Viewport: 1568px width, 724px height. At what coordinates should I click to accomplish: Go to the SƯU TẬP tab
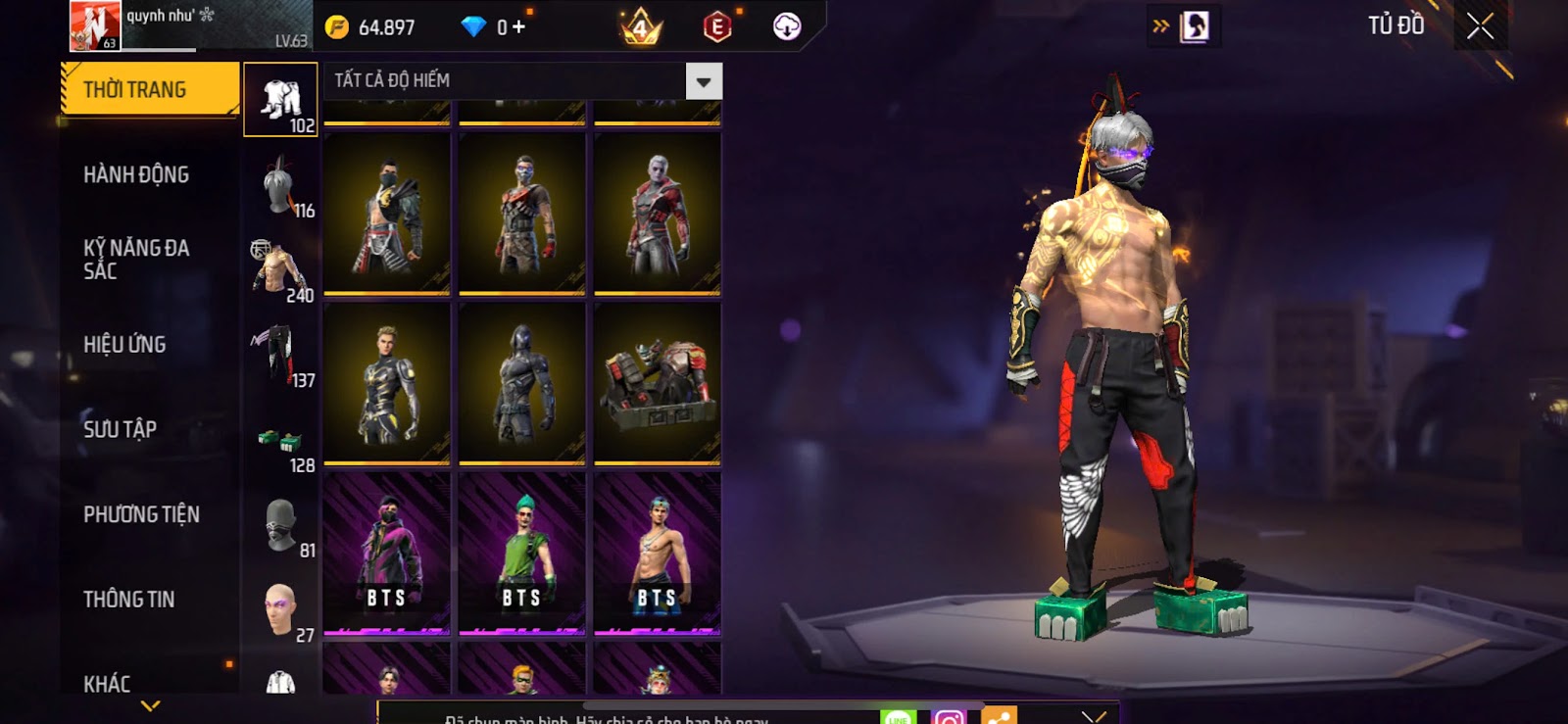(120, 429)
